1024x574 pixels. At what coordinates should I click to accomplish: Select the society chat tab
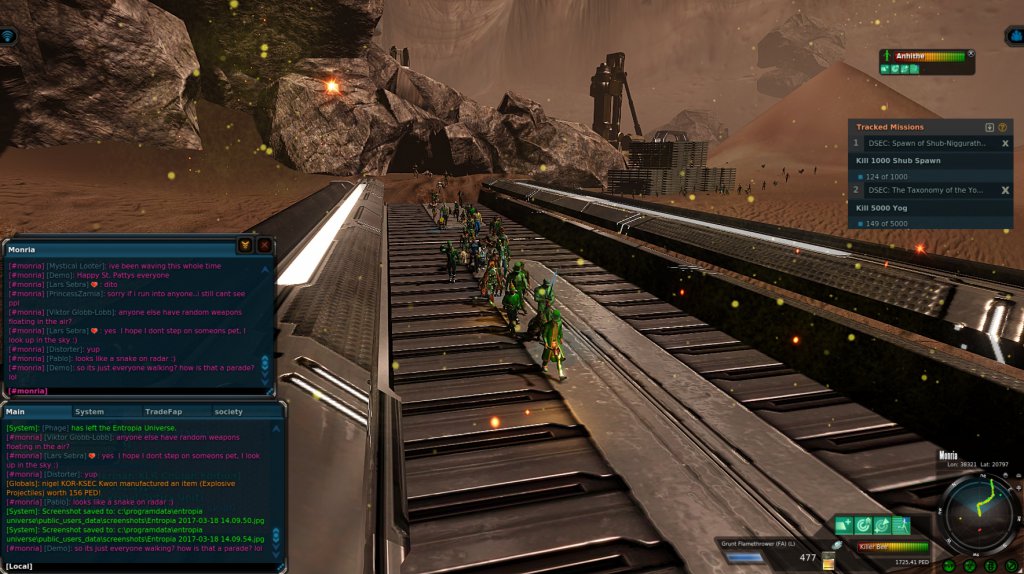[x=228, y=411]
